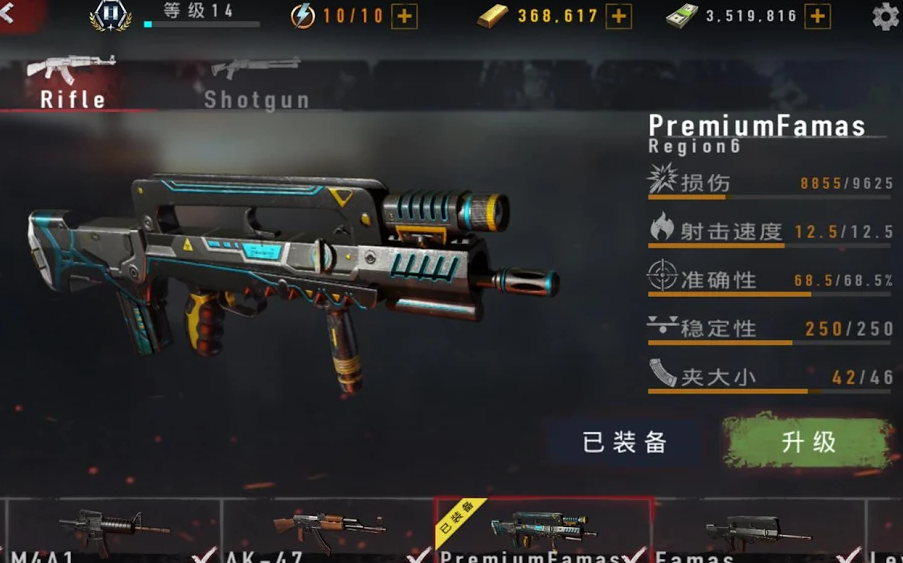Open the settings gear icon
903x563 pixels.
tap(885, 16)
